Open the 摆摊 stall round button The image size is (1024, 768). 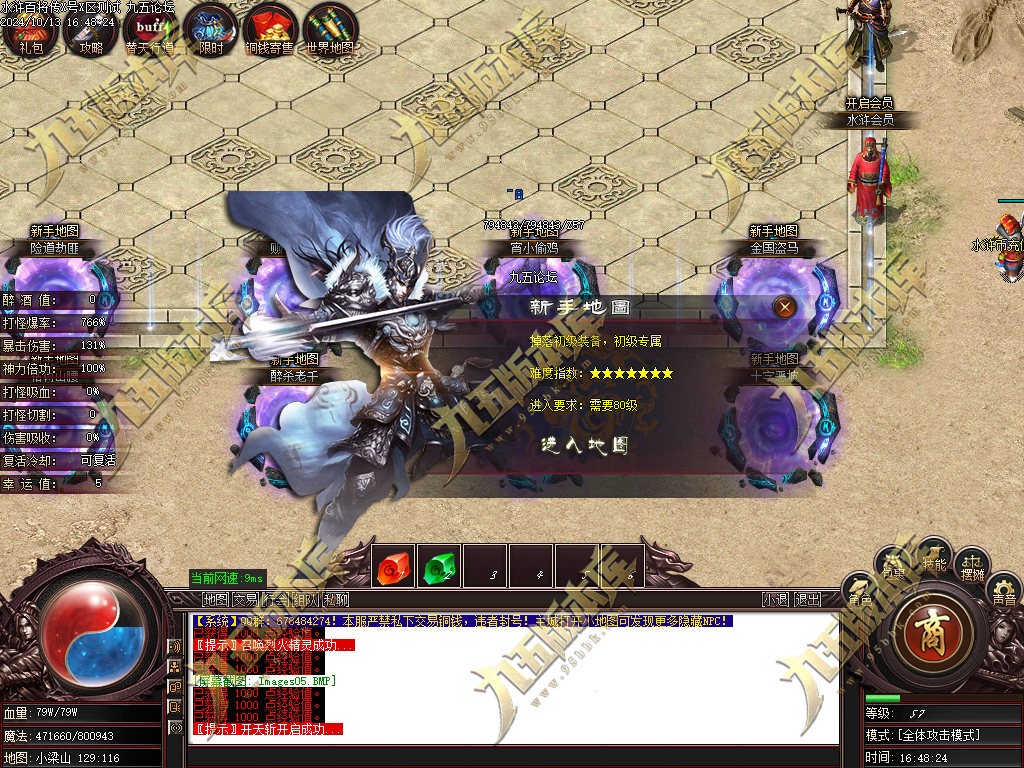972,568
